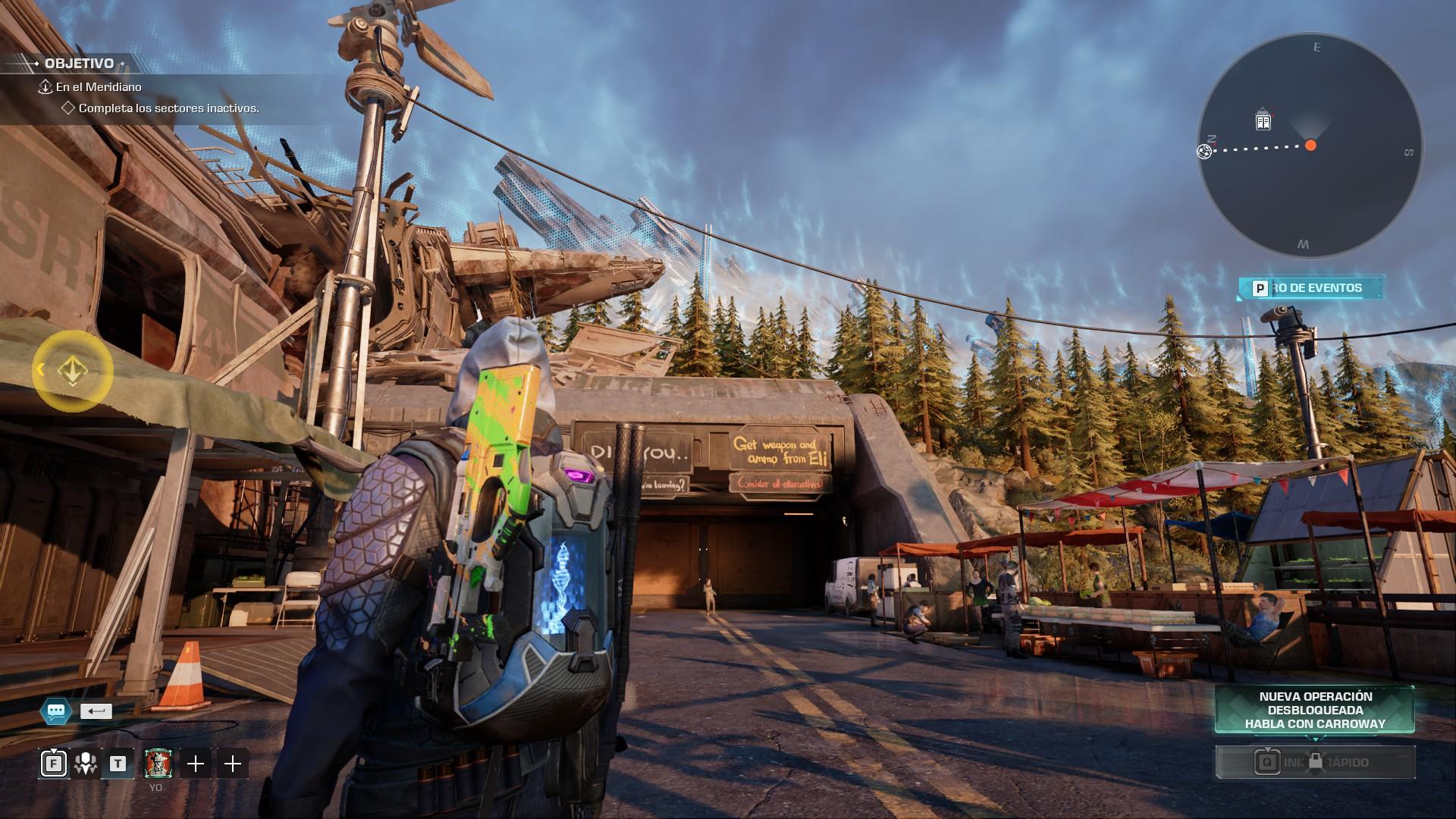Click the locked quick-link button
Image resolution: width=1456 pixels, height=819 pixels.
tap(1315, 762)
